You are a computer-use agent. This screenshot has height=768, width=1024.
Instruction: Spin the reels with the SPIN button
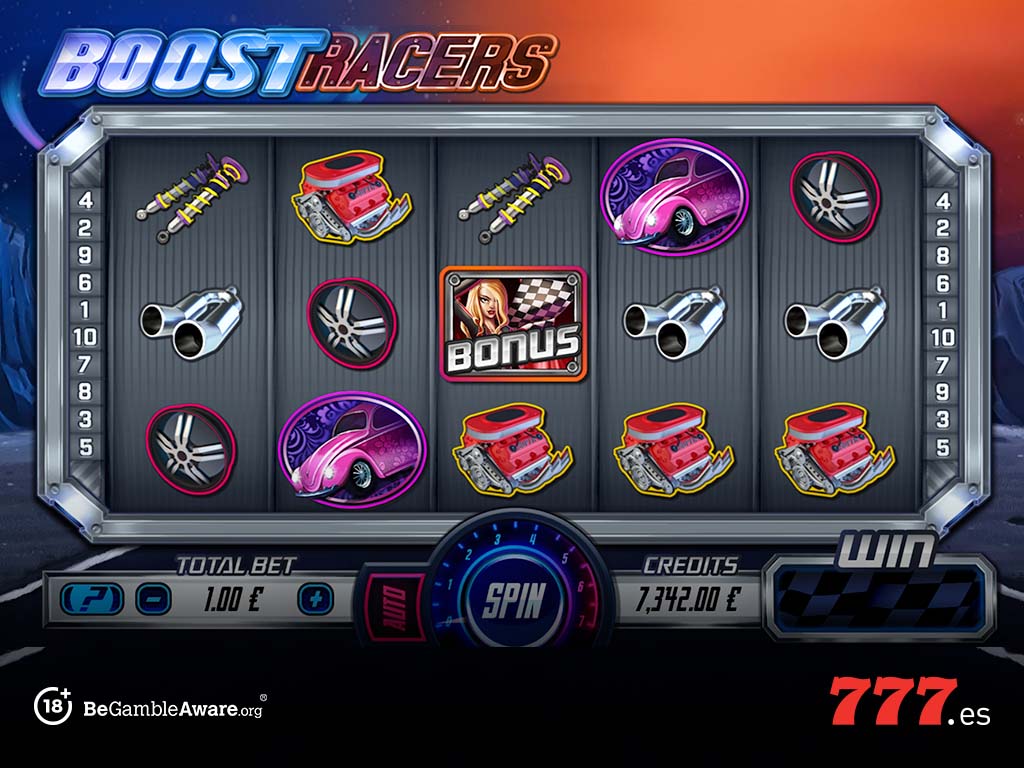pos(514,599)
